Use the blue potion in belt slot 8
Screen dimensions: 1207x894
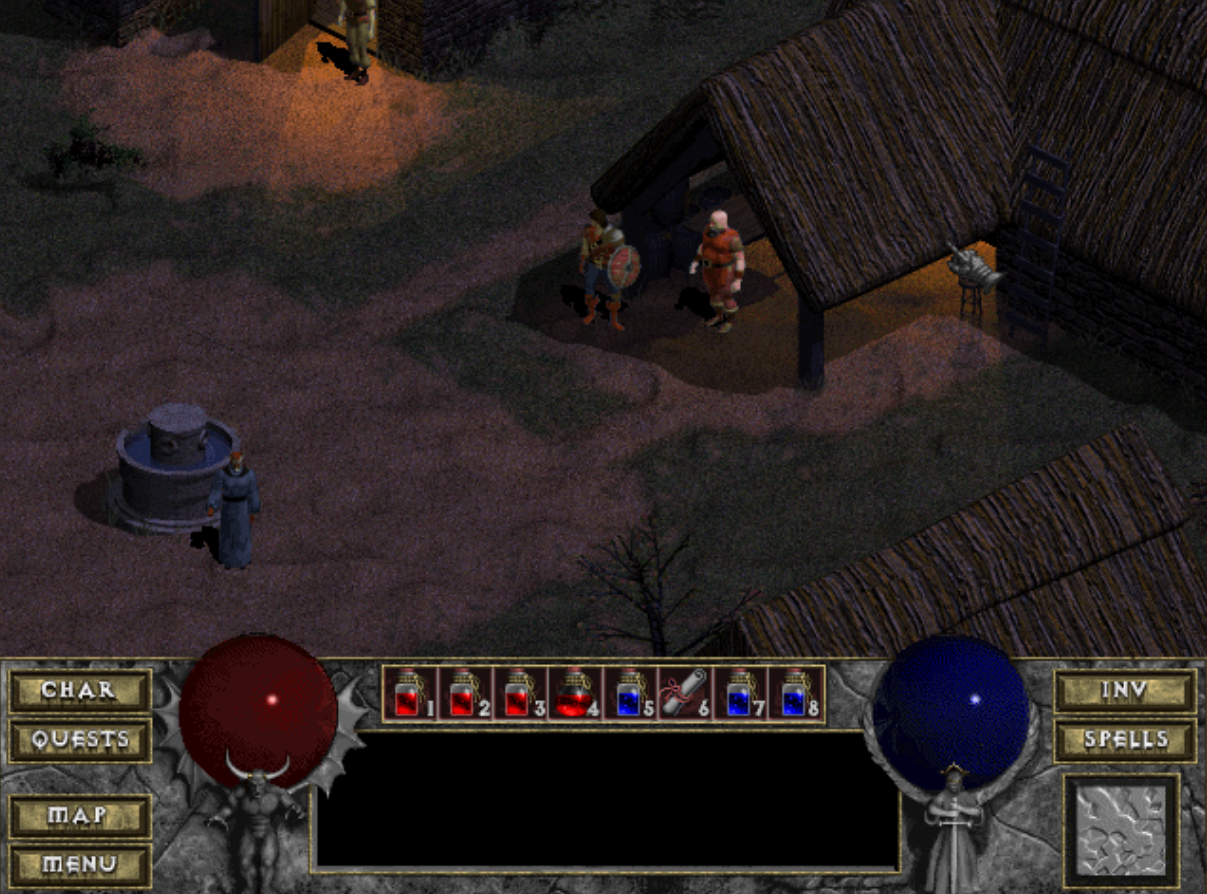point(795,693)
